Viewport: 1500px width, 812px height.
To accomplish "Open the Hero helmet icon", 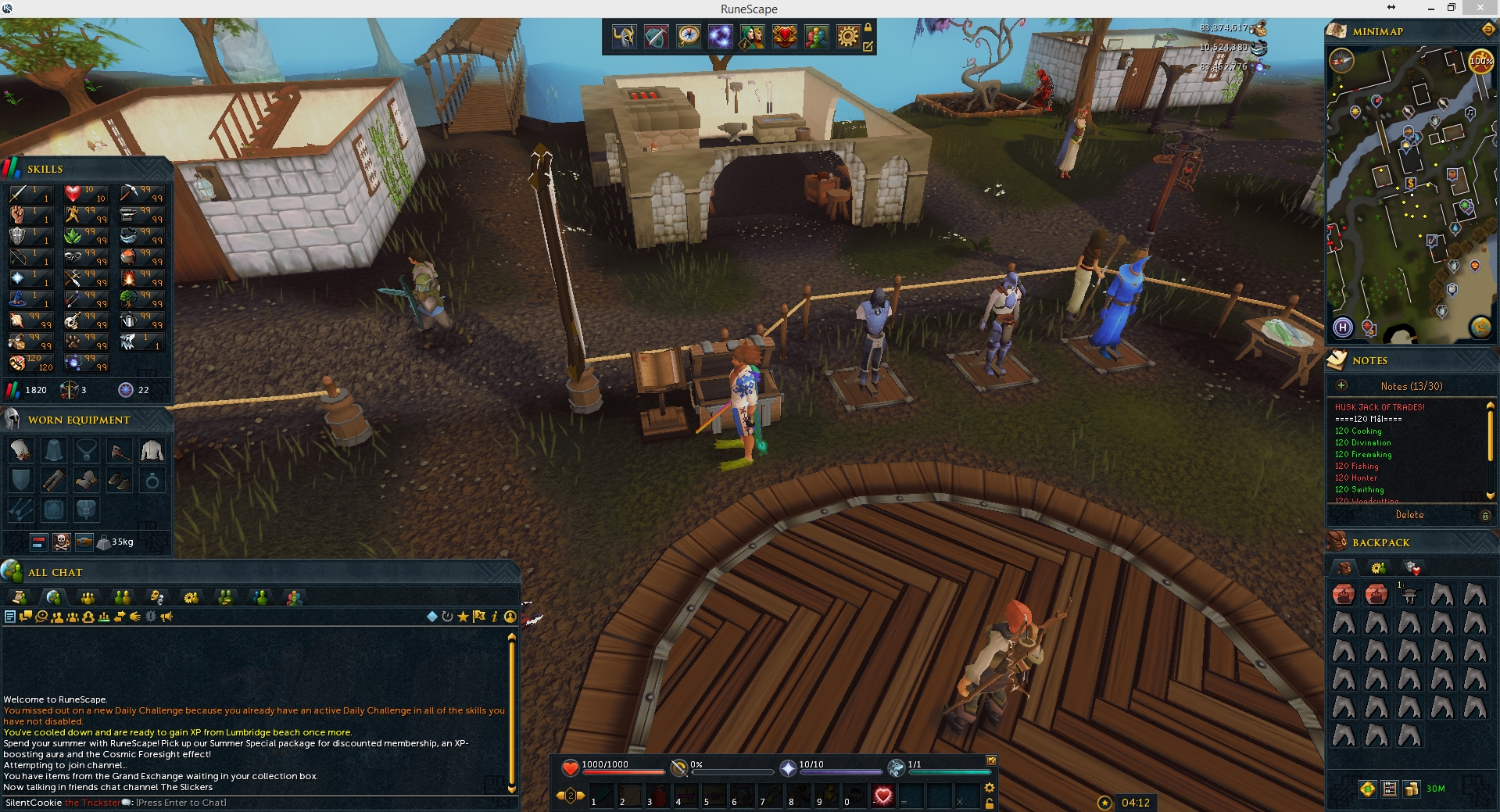I will (x=624, y=37).
